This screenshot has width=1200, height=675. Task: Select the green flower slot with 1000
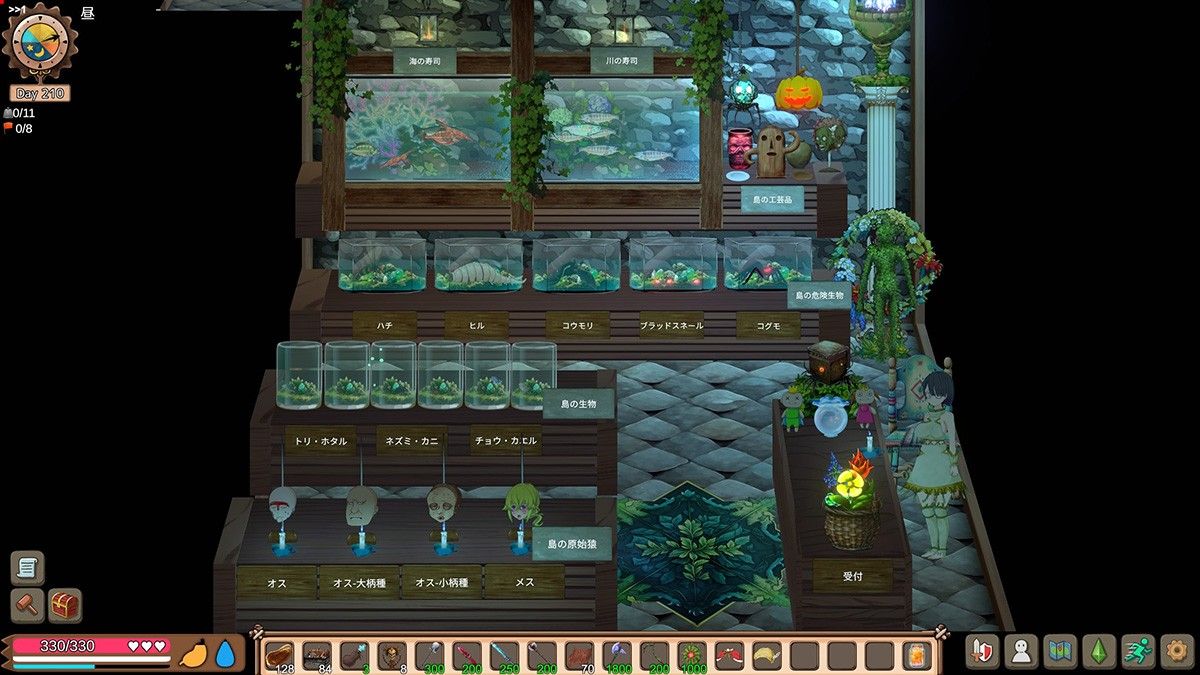coord(692,656)
